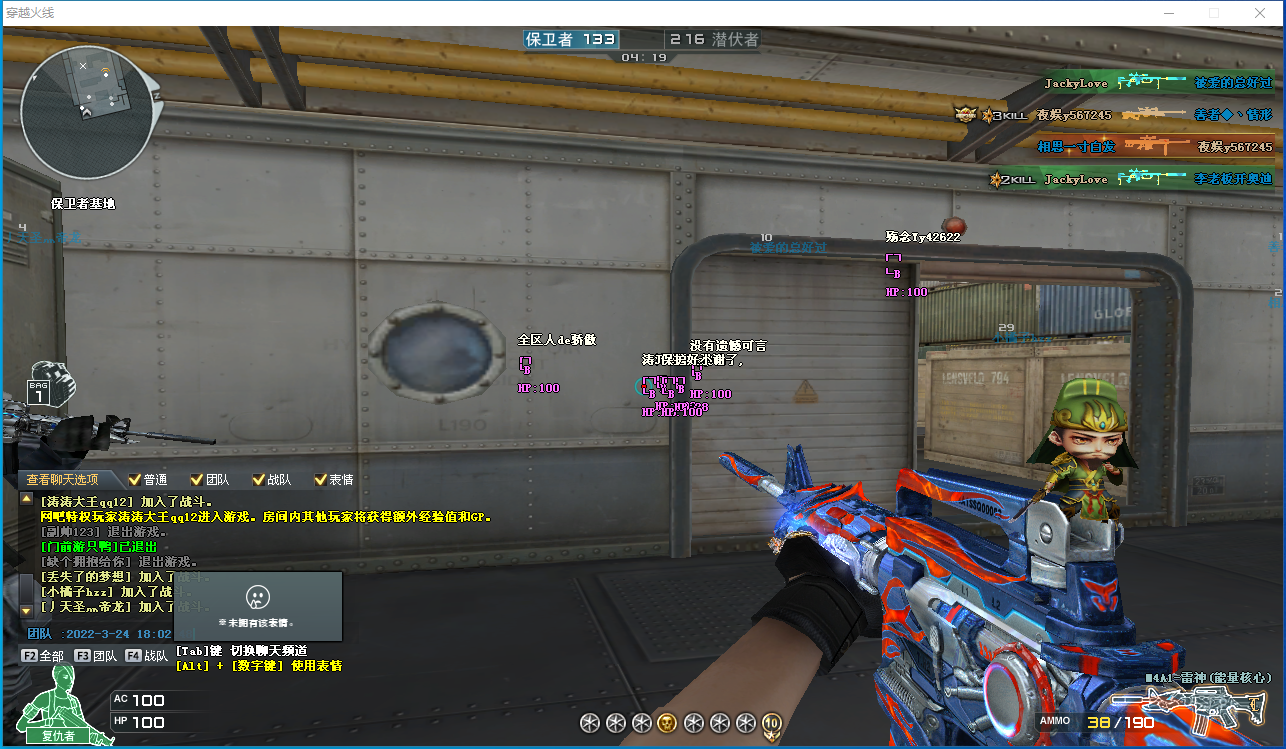The height and width of the screenshot is (749, 1286).
Task: Toggle the 普通 chat filter checkbox
Action: point(136,480)
